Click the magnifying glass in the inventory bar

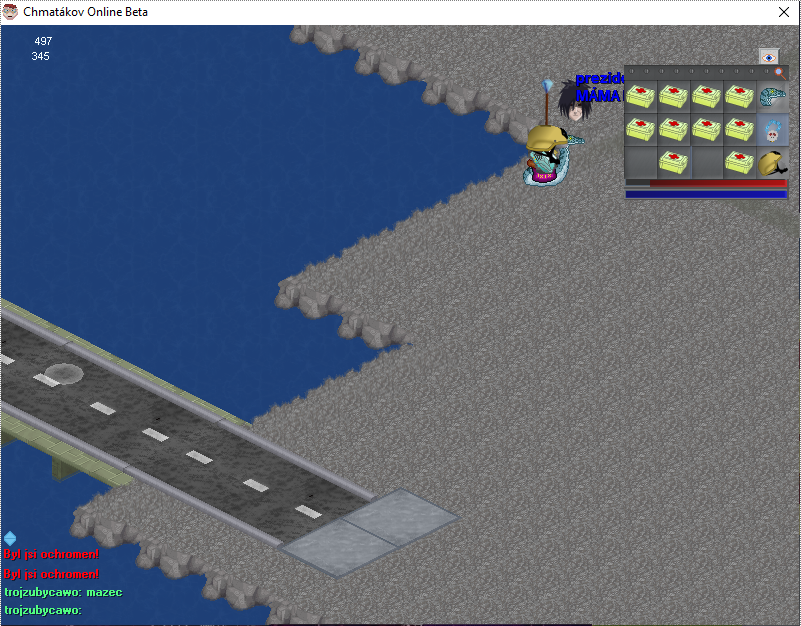tap(780, 73)
